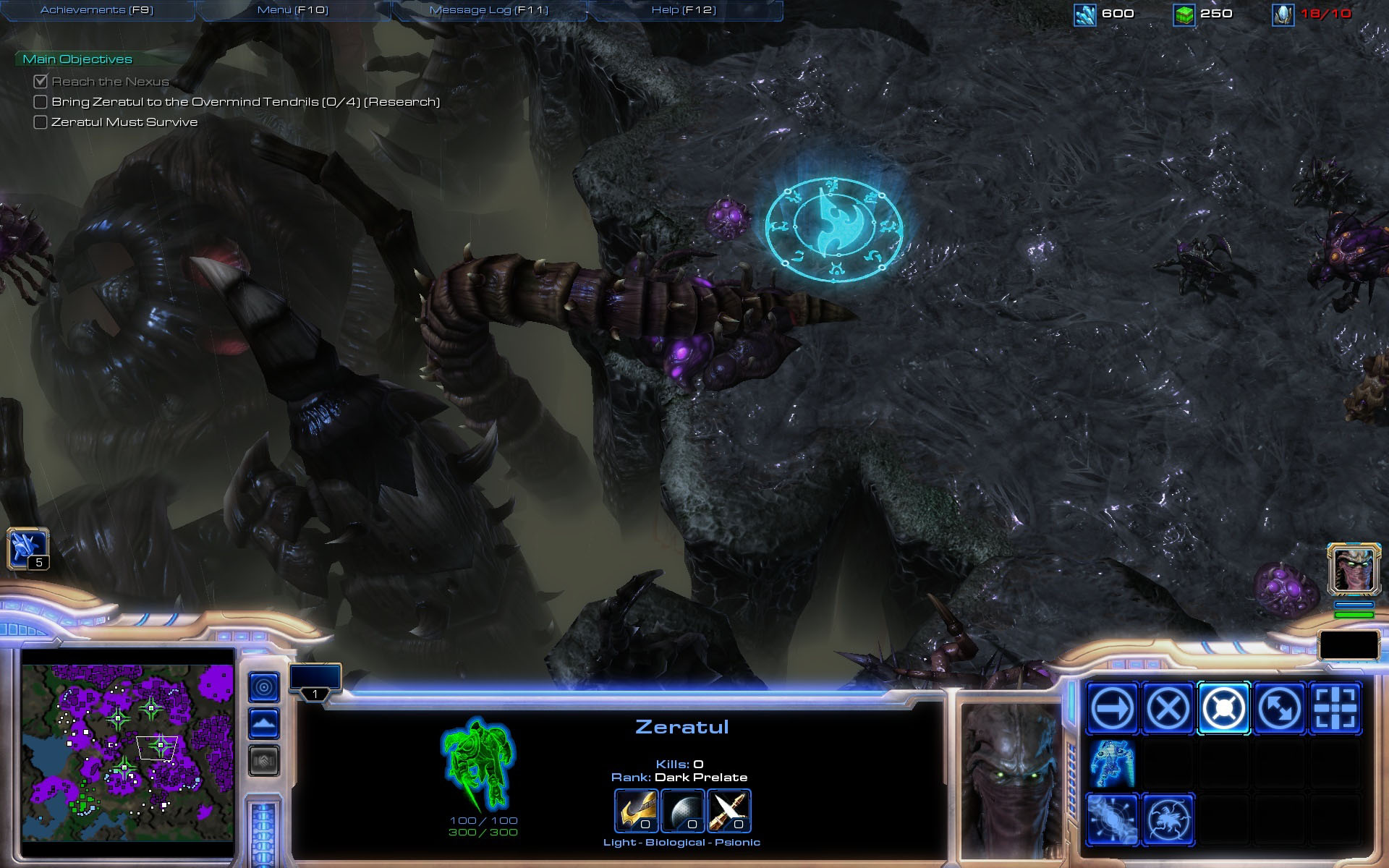
Task: Activate the minimap ping button
Action: 264,686
